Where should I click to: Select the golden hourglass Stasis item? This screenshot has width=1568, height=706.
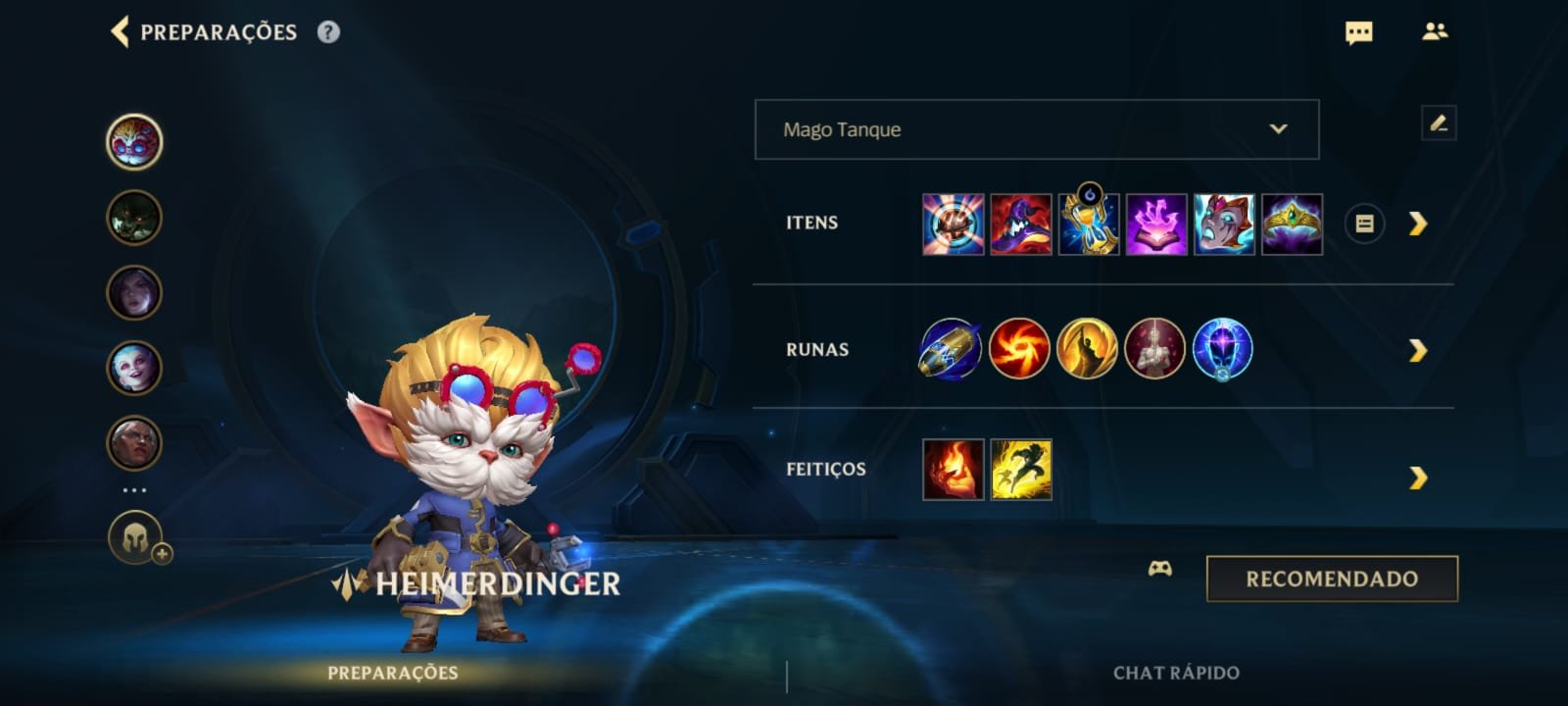[x=1088, y=224]
